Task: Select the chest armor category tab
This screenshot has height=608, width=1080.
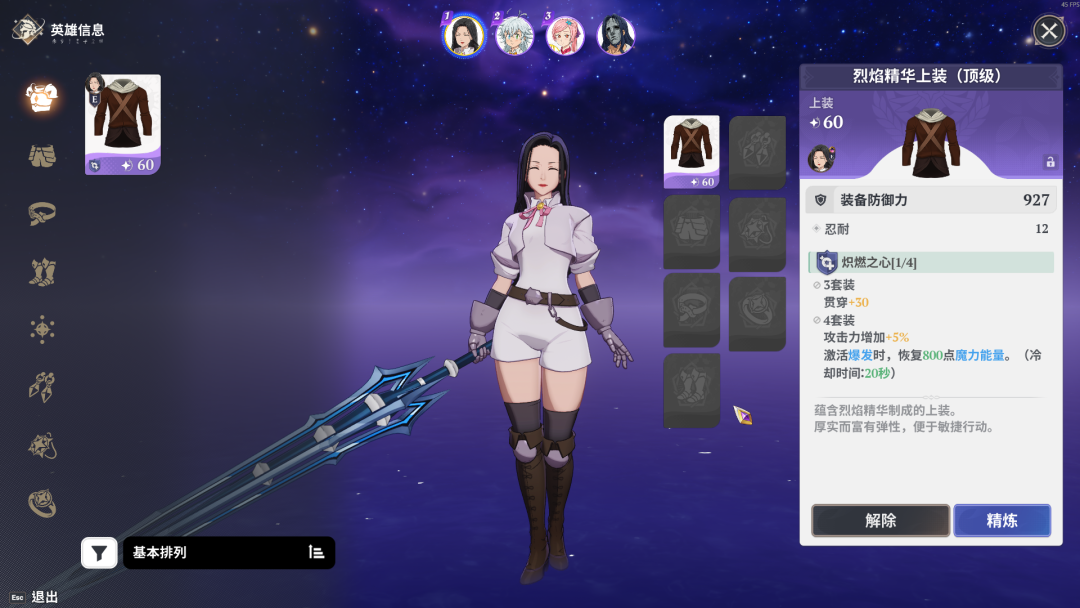Action: pos(42,97)
